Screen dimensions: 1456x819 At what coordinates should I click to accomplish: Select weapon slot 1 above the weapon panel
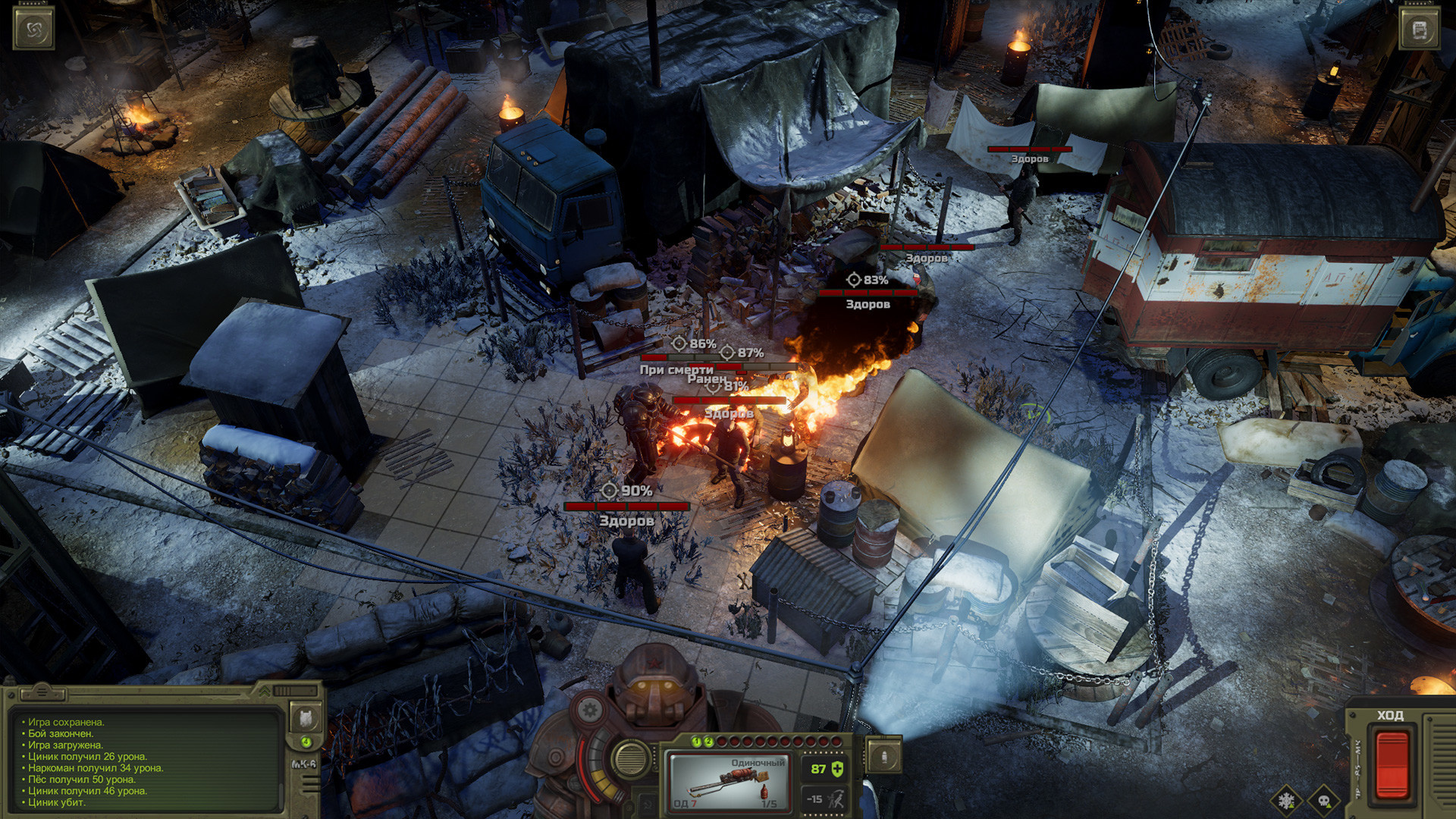tap(695, 742)
